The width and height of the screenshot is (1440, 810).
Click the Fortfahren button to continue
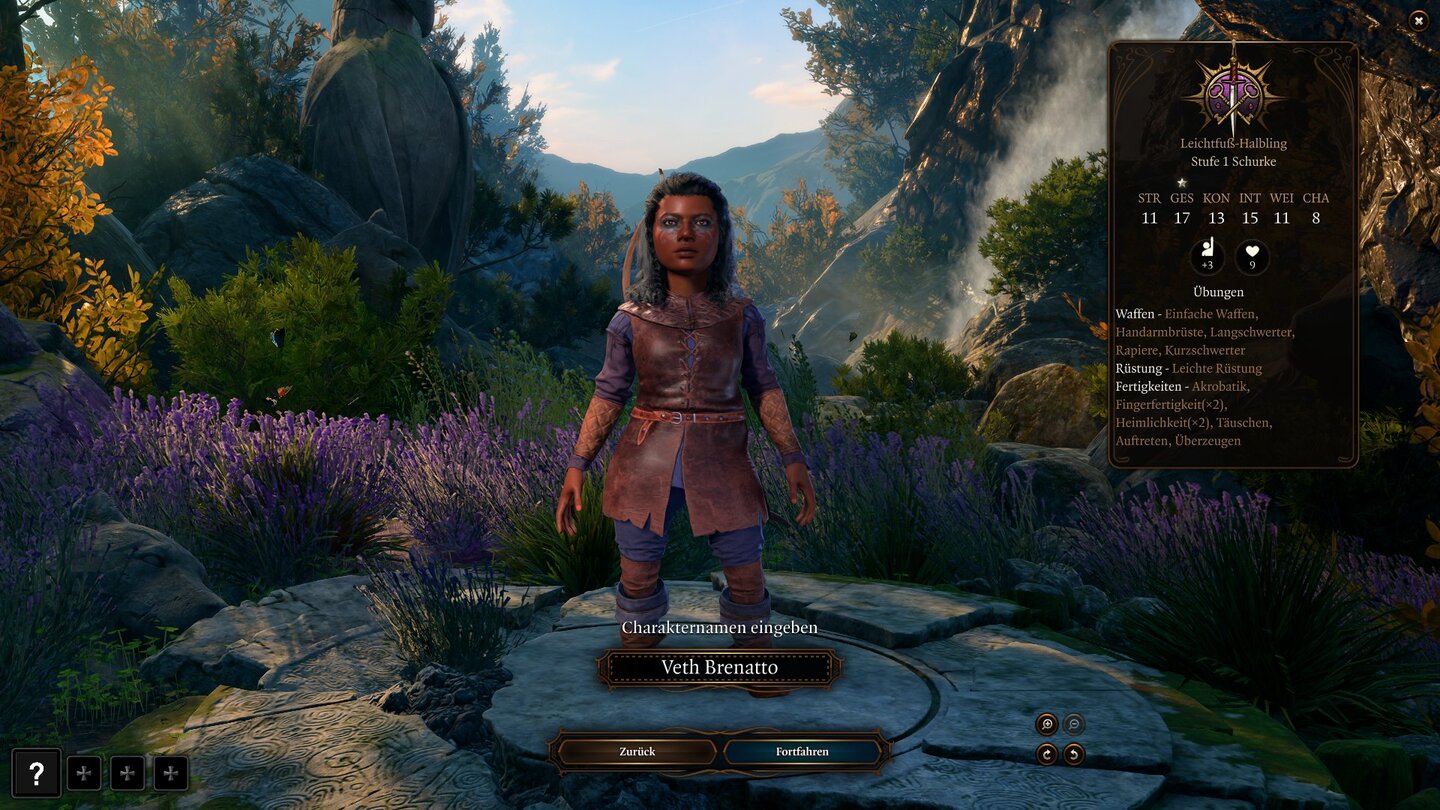pyautogui.click(x=802, y=751)
